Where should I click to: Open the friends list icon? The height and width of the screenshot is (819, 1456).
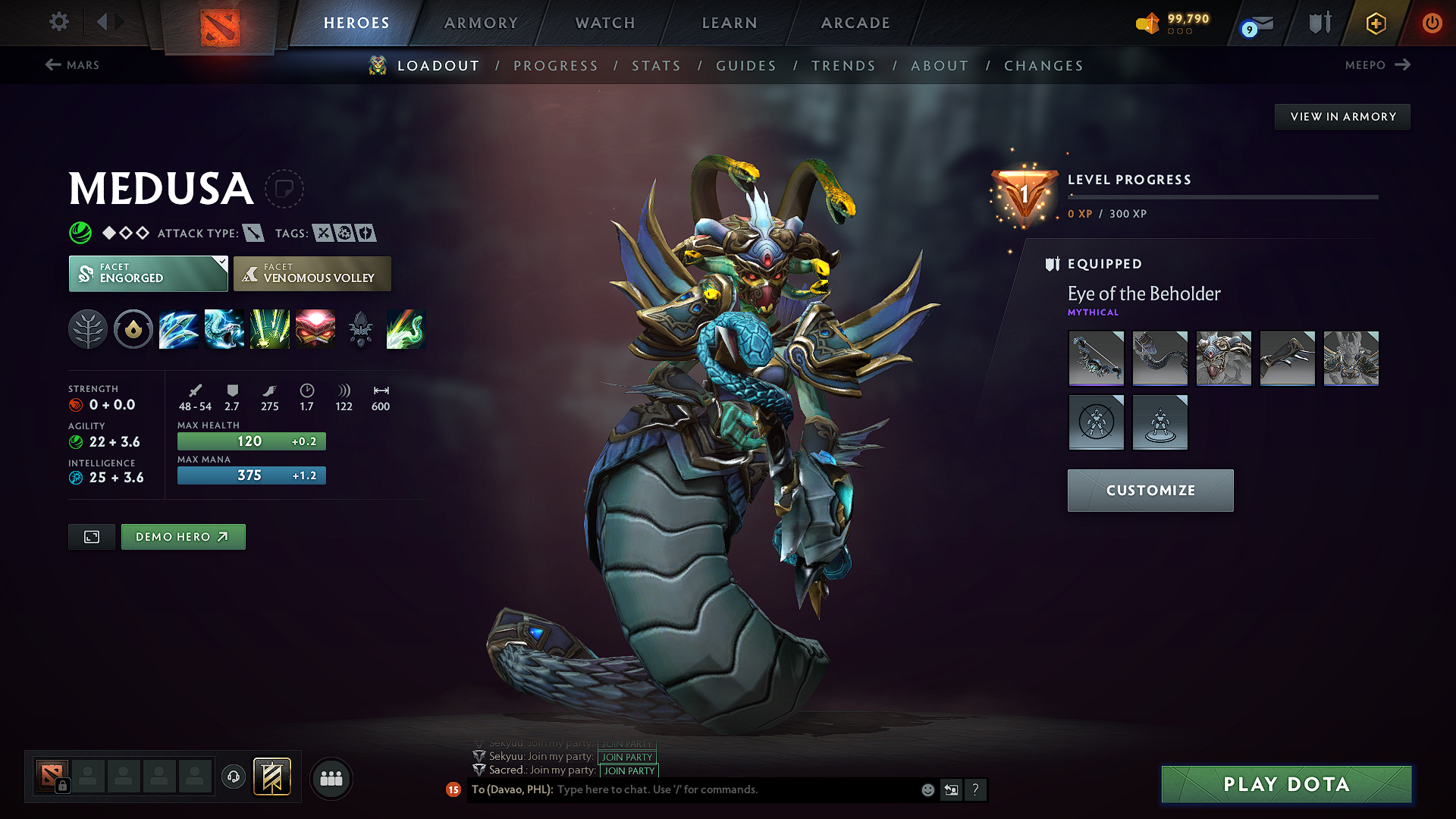pos(331,779)
